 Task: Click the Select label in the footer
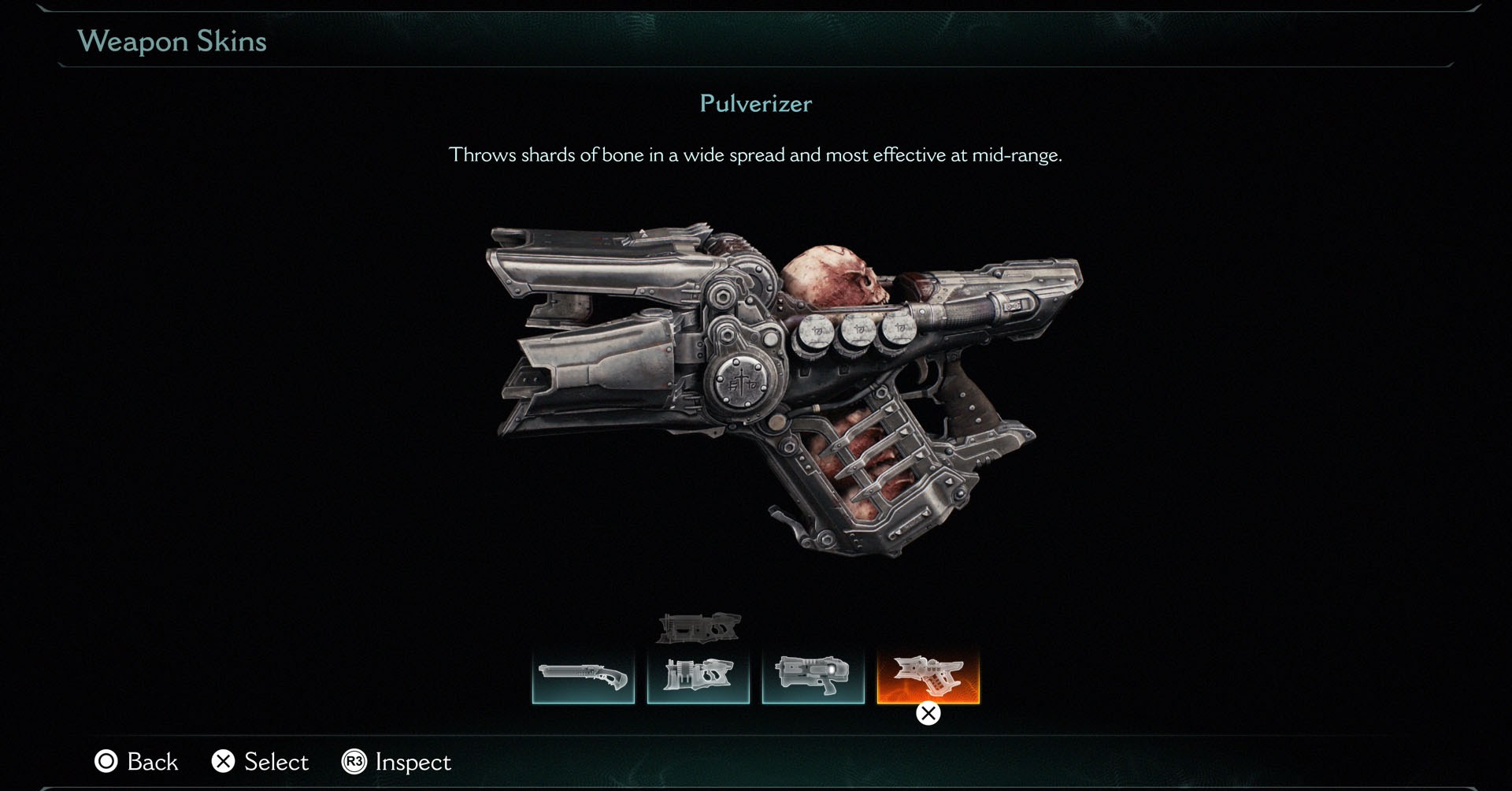[276, 762]
